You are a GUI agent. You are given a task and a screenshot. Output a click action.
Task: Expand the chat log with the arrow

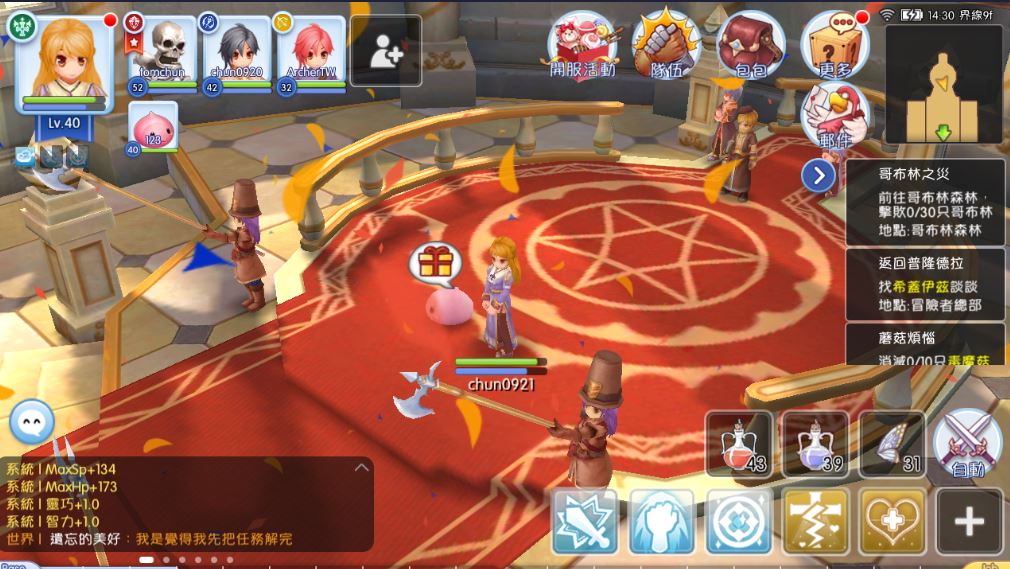click(361, 467)
